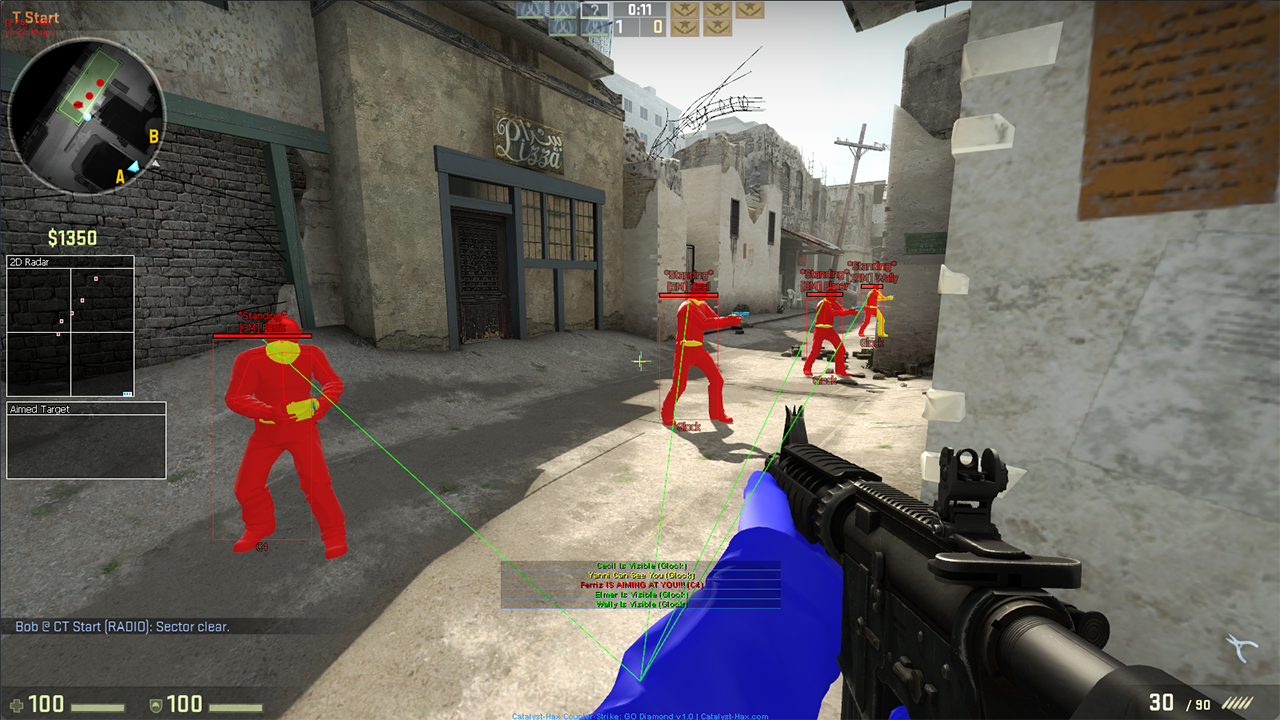Click bomb site B marker on the minimap
The image size is (1280, 720).
(154, 135)
